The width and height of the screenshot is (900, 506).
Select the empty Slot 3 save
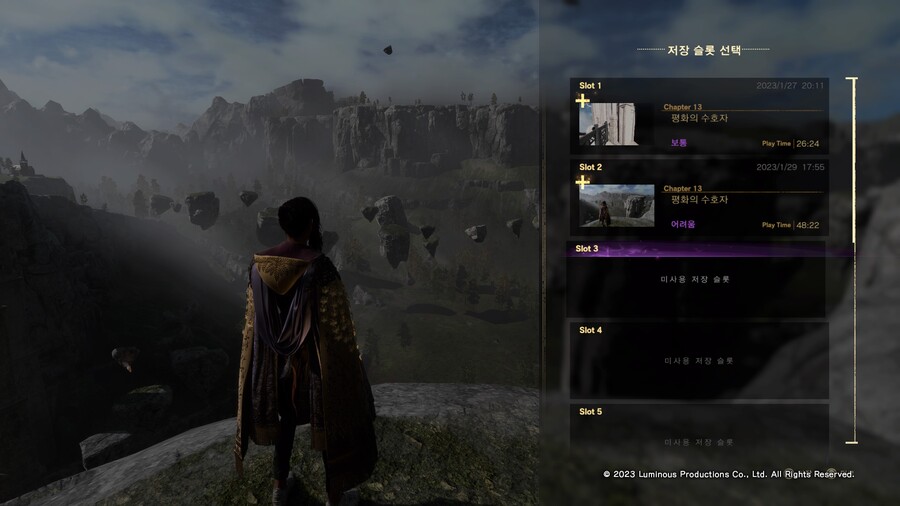[x=698, y=279]
